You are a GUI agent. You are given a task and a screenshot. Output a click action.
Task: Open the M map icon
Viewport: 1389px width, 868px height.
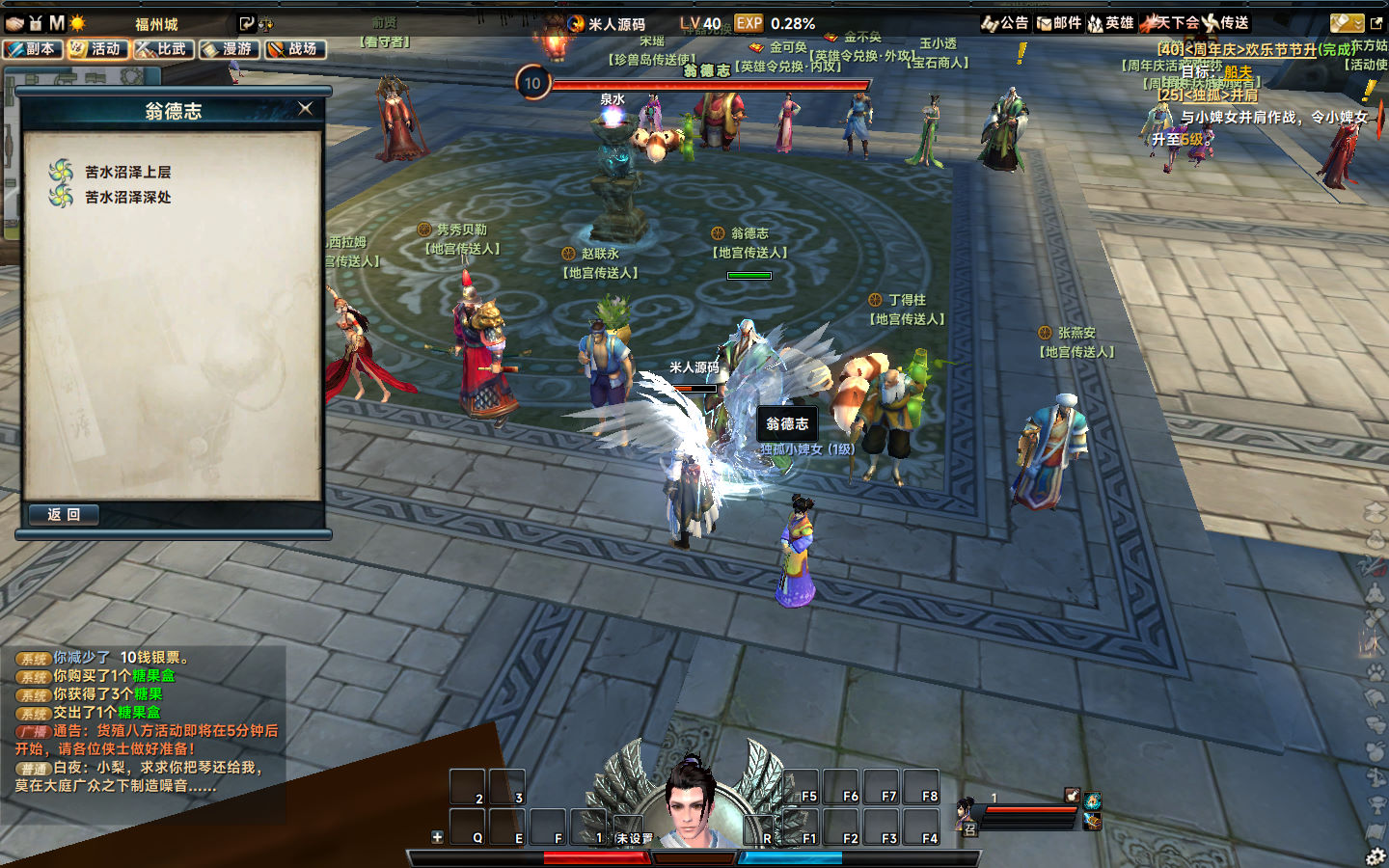click(57, 23)
